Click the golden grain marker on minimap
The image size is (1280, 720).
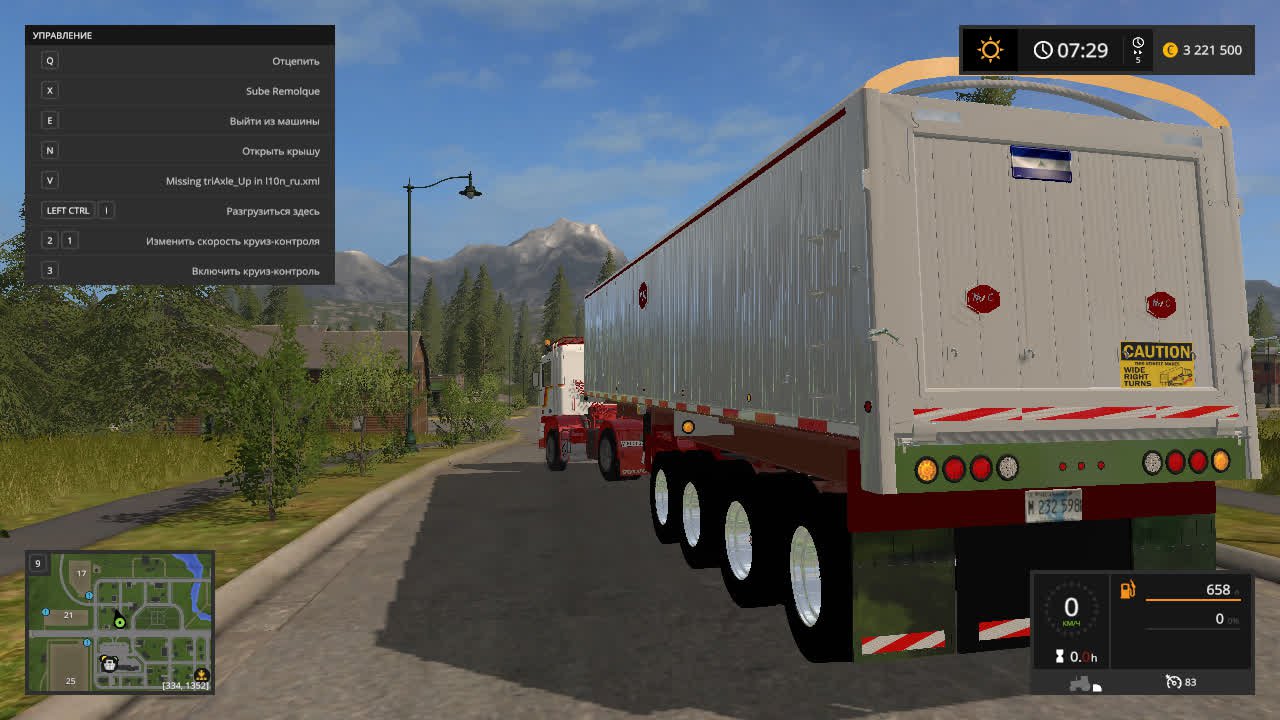(x=201, y=675)
